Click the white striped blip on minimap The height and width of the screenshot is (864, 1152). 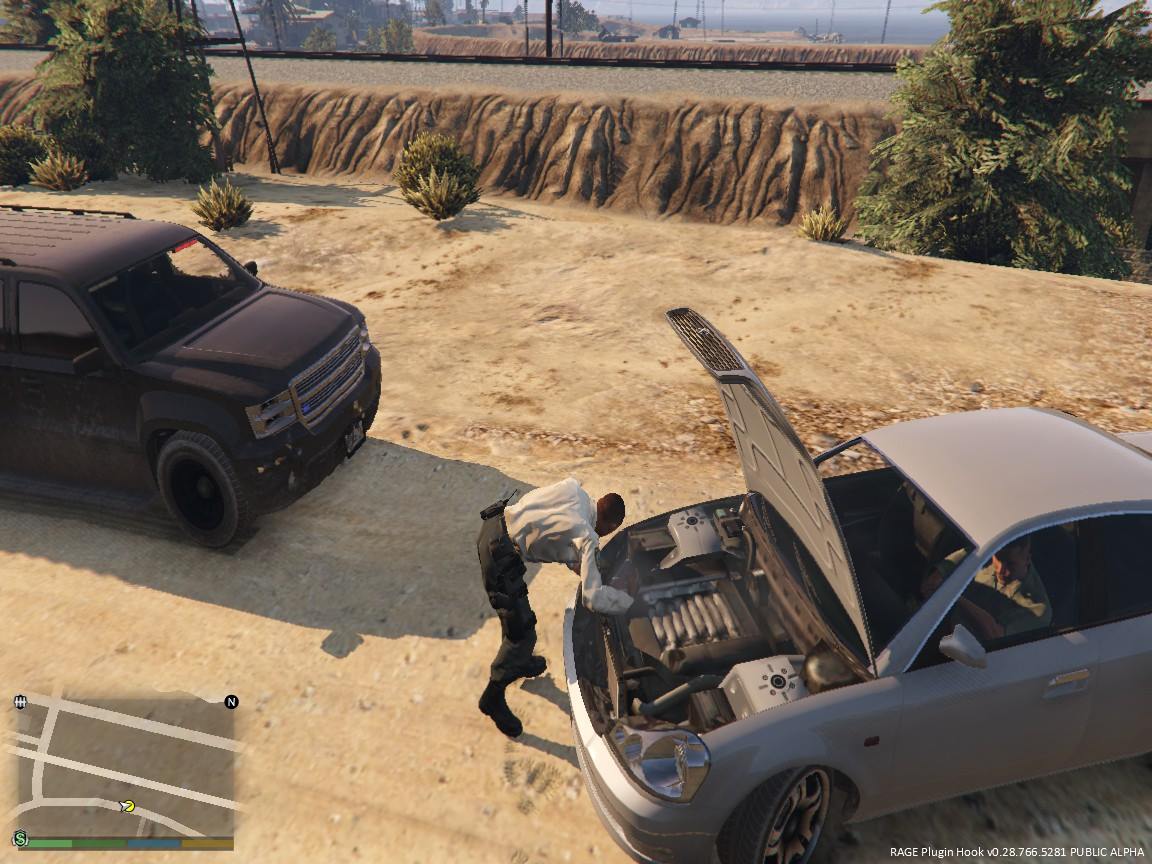click(x=20, y=702)
